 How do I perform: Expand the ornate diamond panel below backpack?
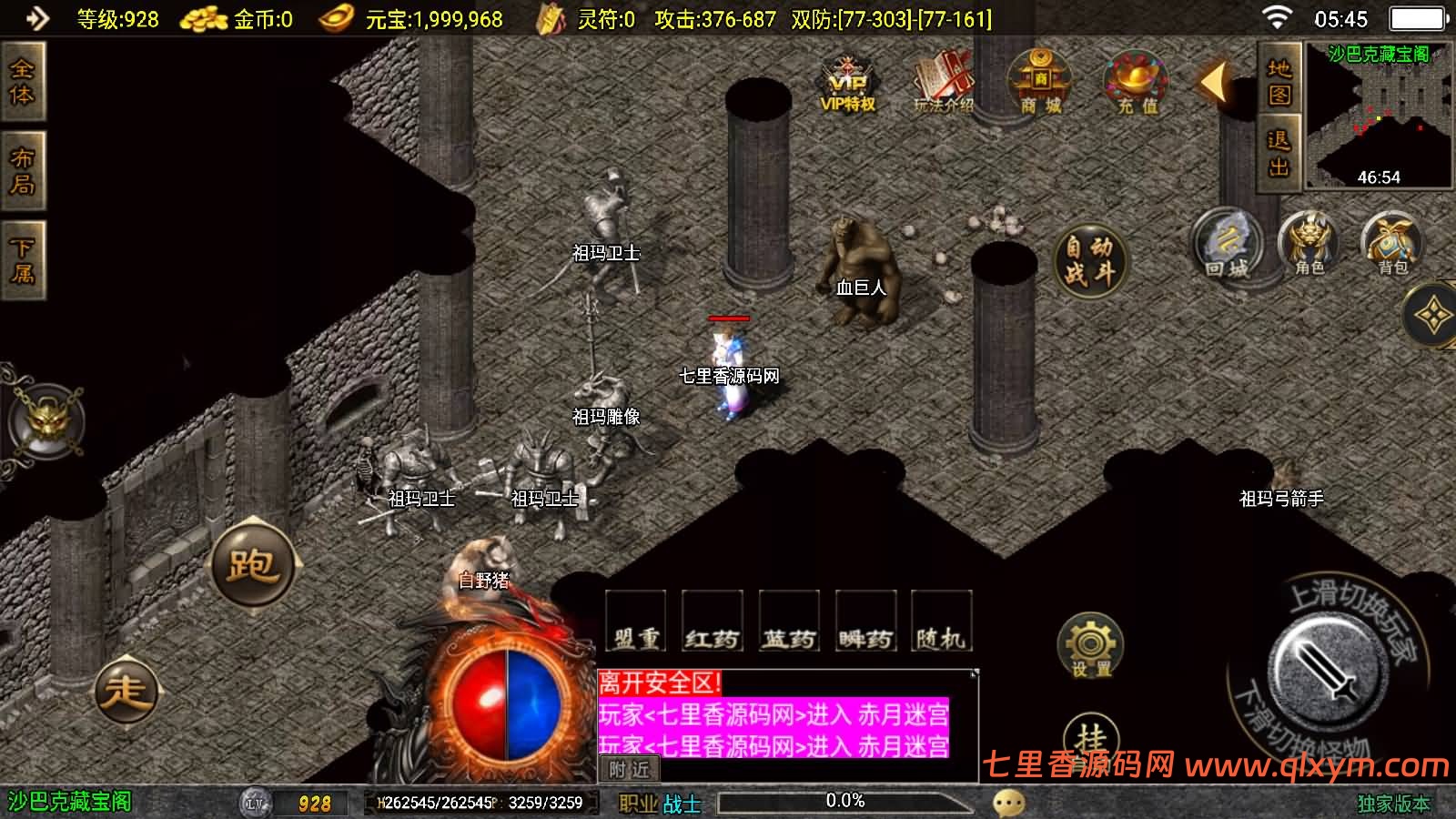(1436, 314)
